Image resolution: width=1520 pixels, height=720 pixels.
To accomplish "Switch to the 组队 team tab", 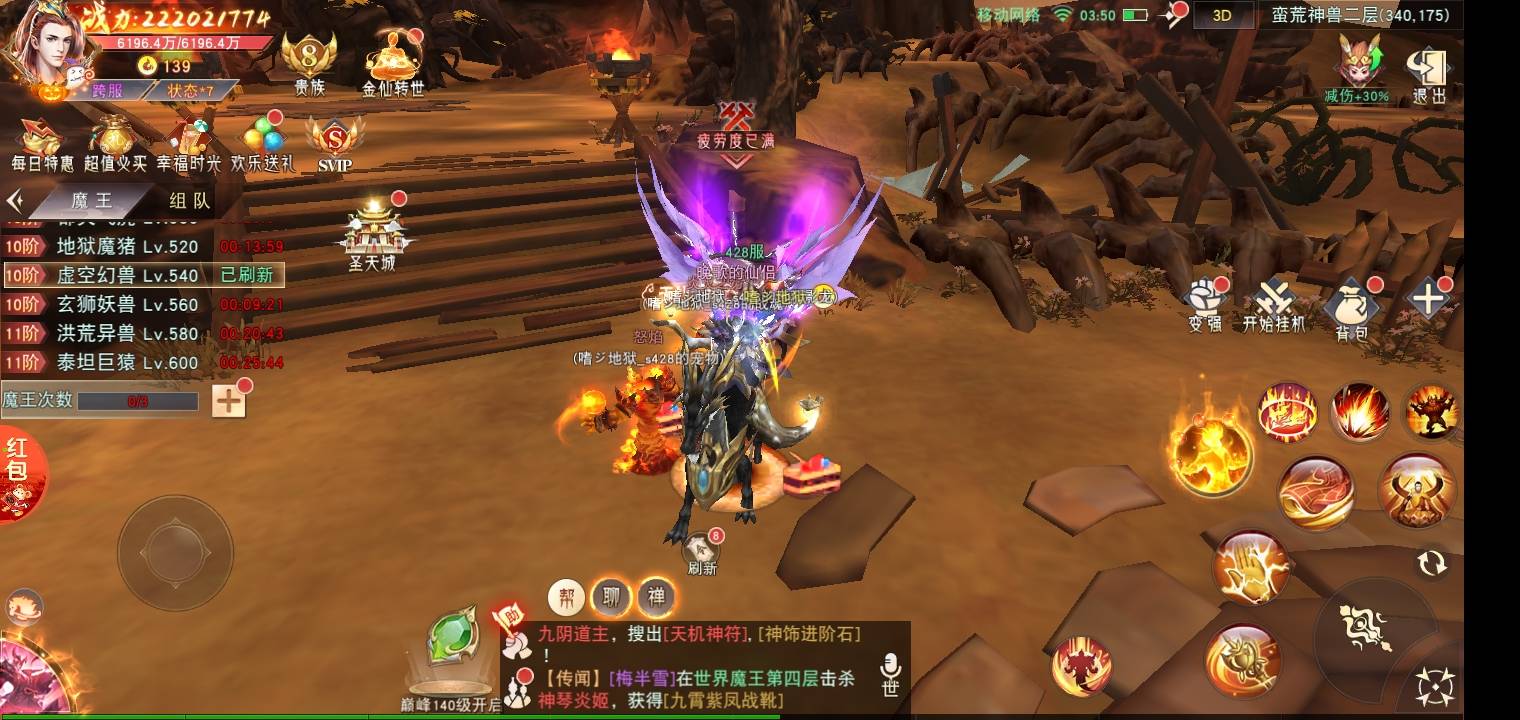I will pos(189,201).
